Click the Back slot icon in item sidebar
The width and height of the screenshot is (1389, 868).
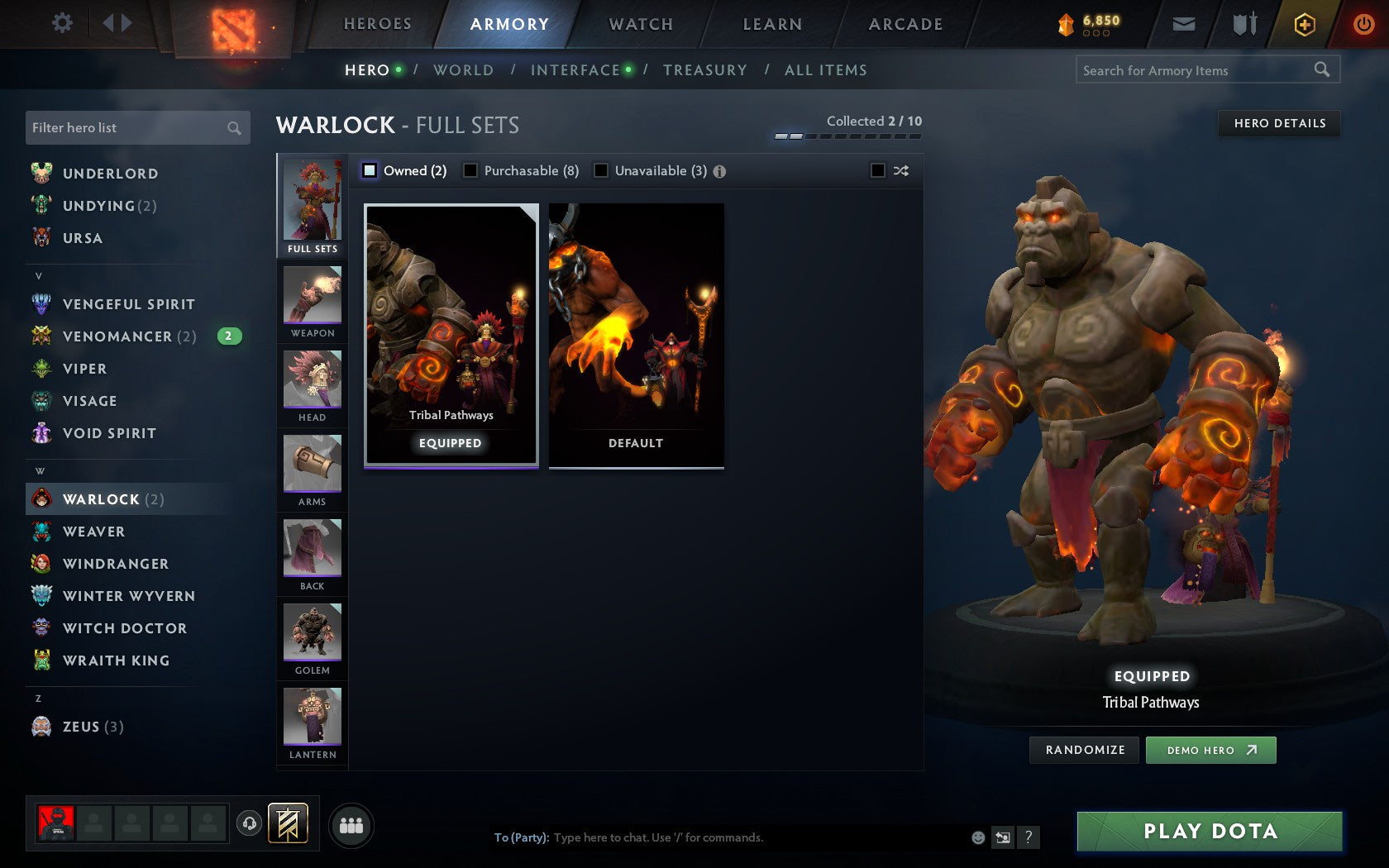tap(312, 554)
